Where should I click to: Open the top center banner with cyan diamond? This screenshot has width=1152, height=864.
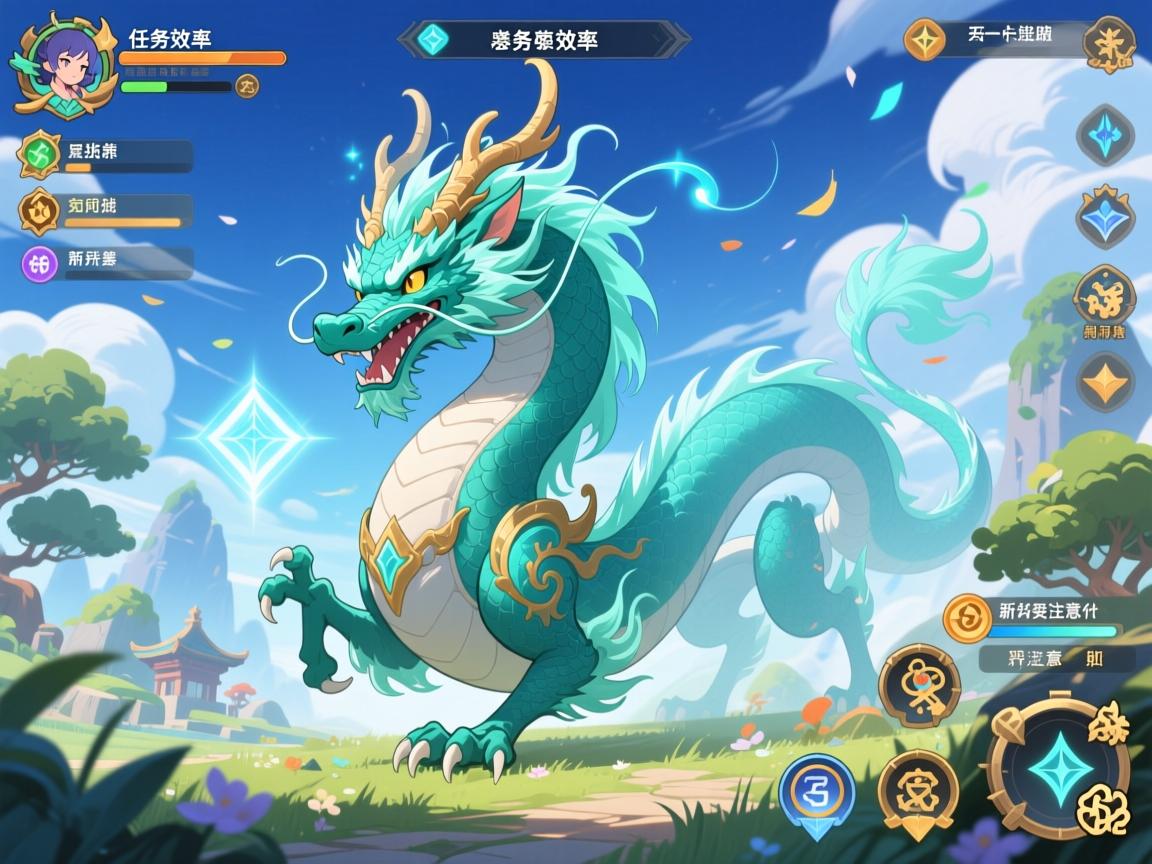pyautogui.click(x=543, y=40)
